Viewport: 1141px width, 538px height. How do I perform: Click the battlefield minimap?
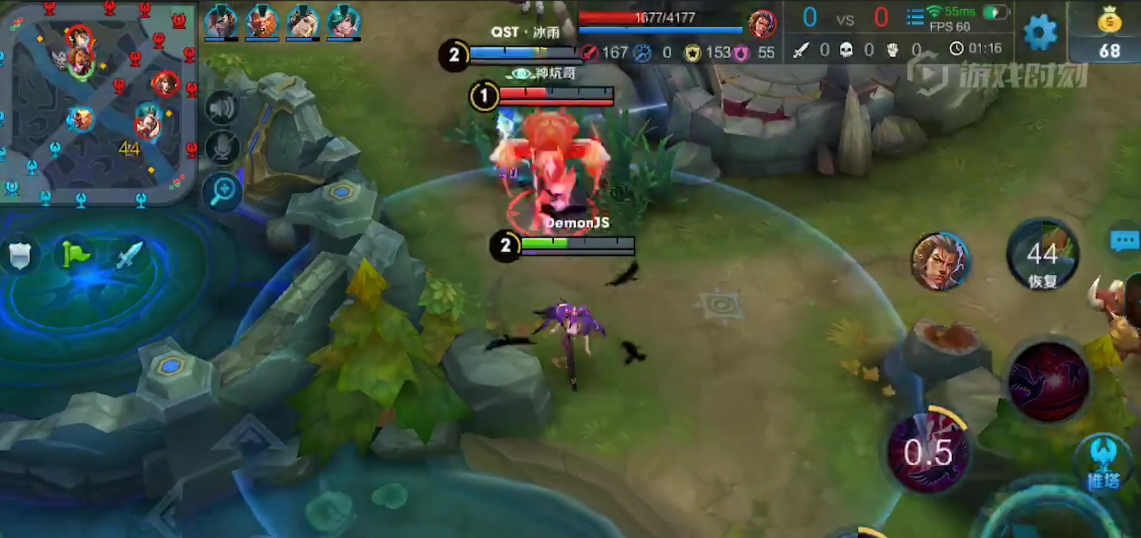pyautogui.click(x=98, y=100)
